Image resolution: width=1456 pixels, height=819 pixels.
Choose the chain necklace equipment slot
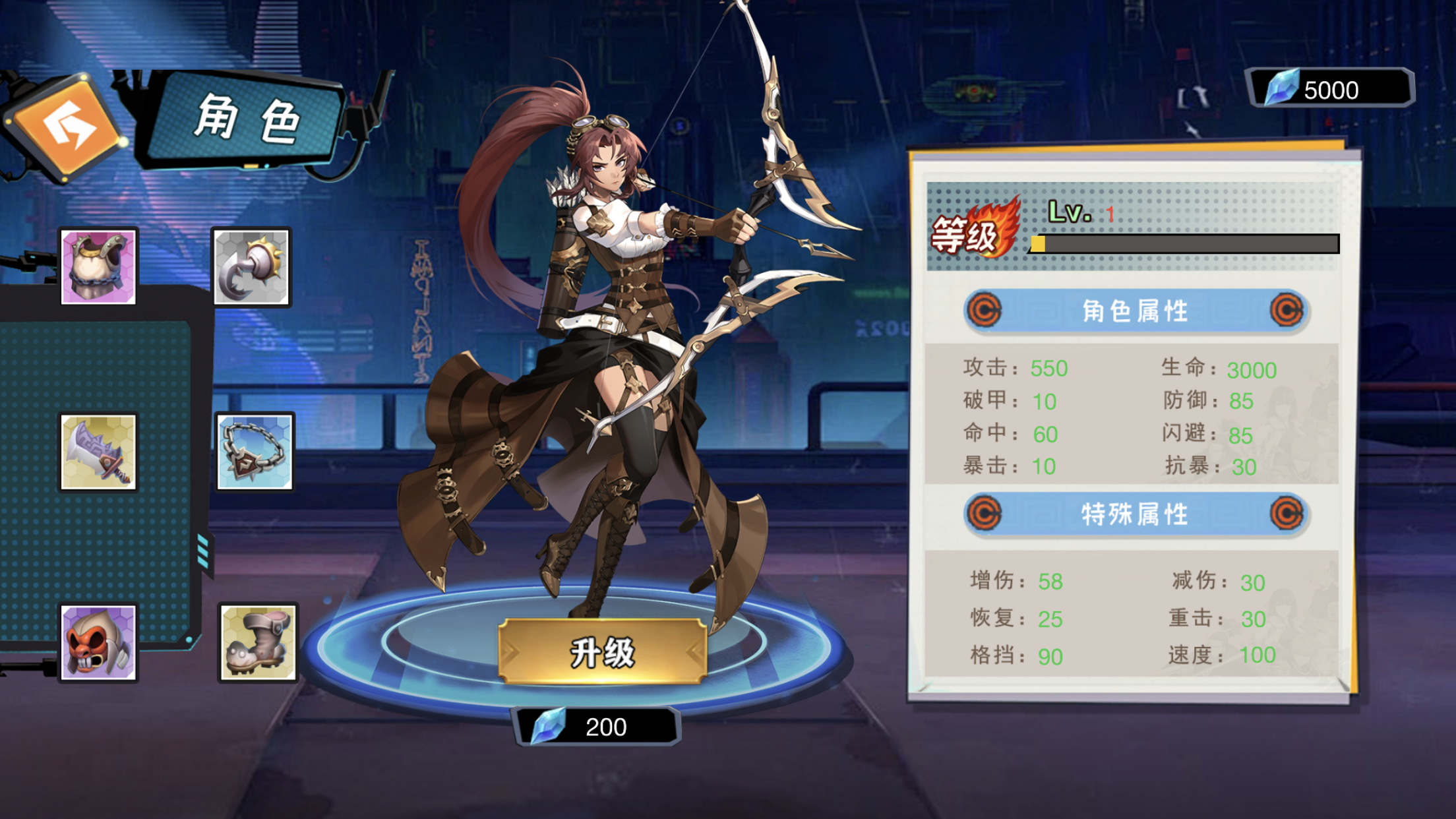click(255, 452)
